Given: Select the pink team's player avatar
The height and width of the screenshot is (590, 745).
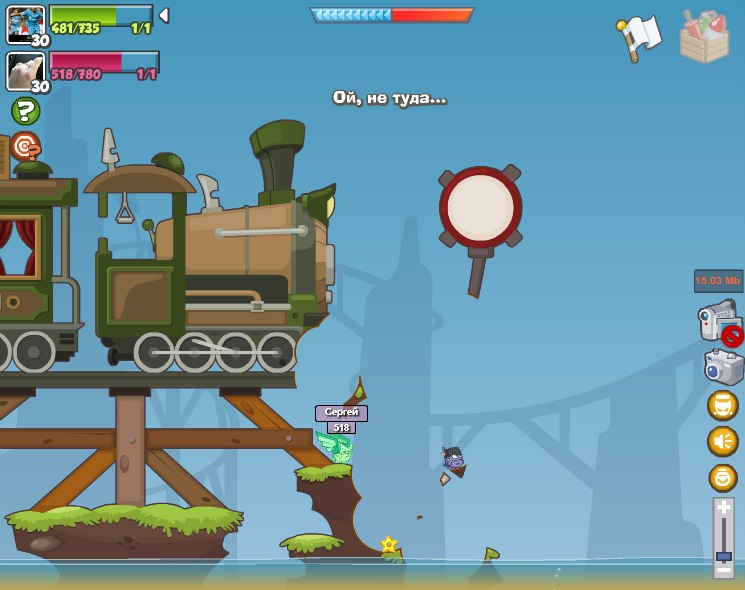Looking at the screenshot, I should (x=25, y=71).
